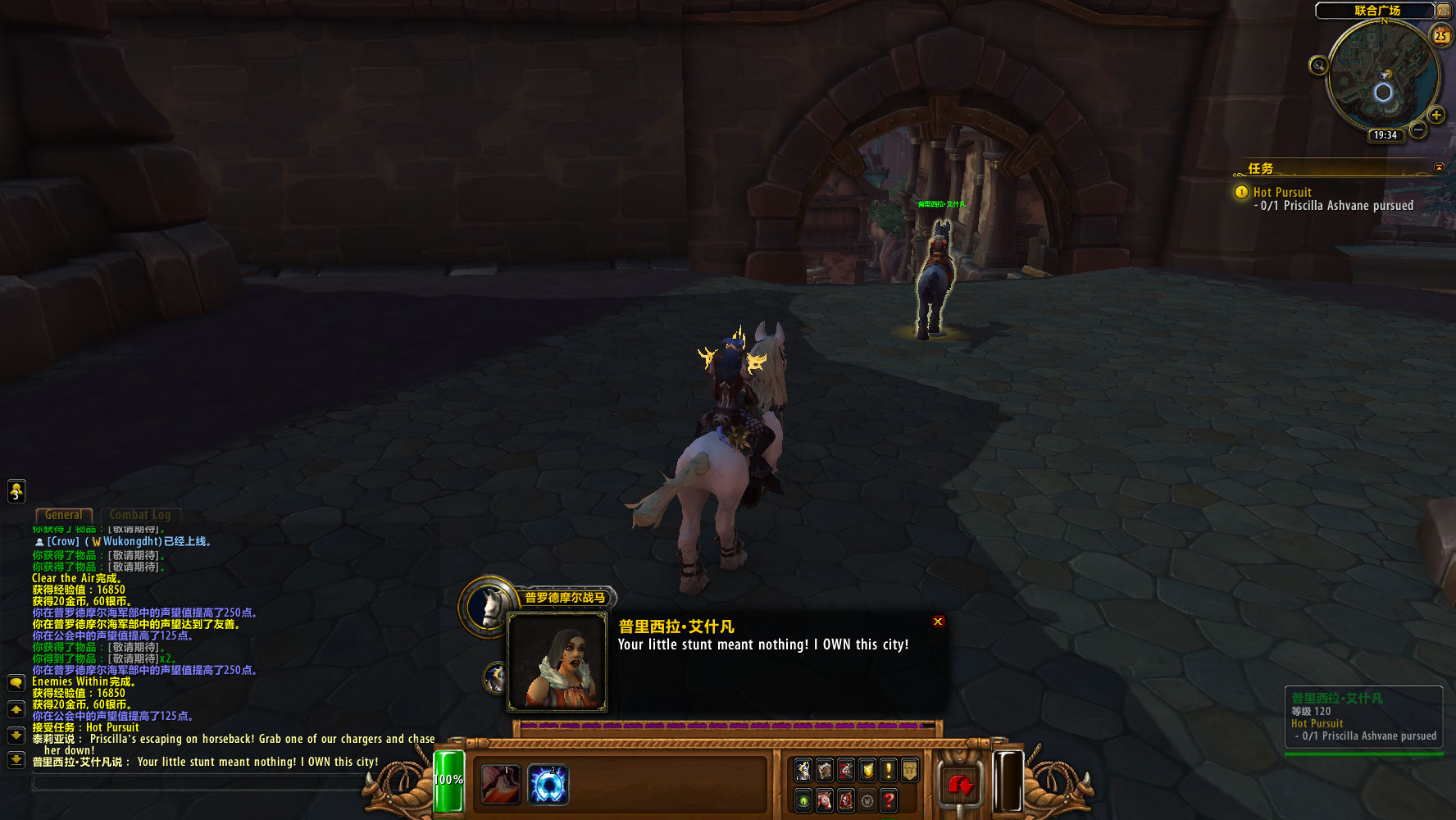This screenshot has height=820, width=1456.
Task: Open the chat speech bubble menu
Action: [x=16, y=682]
